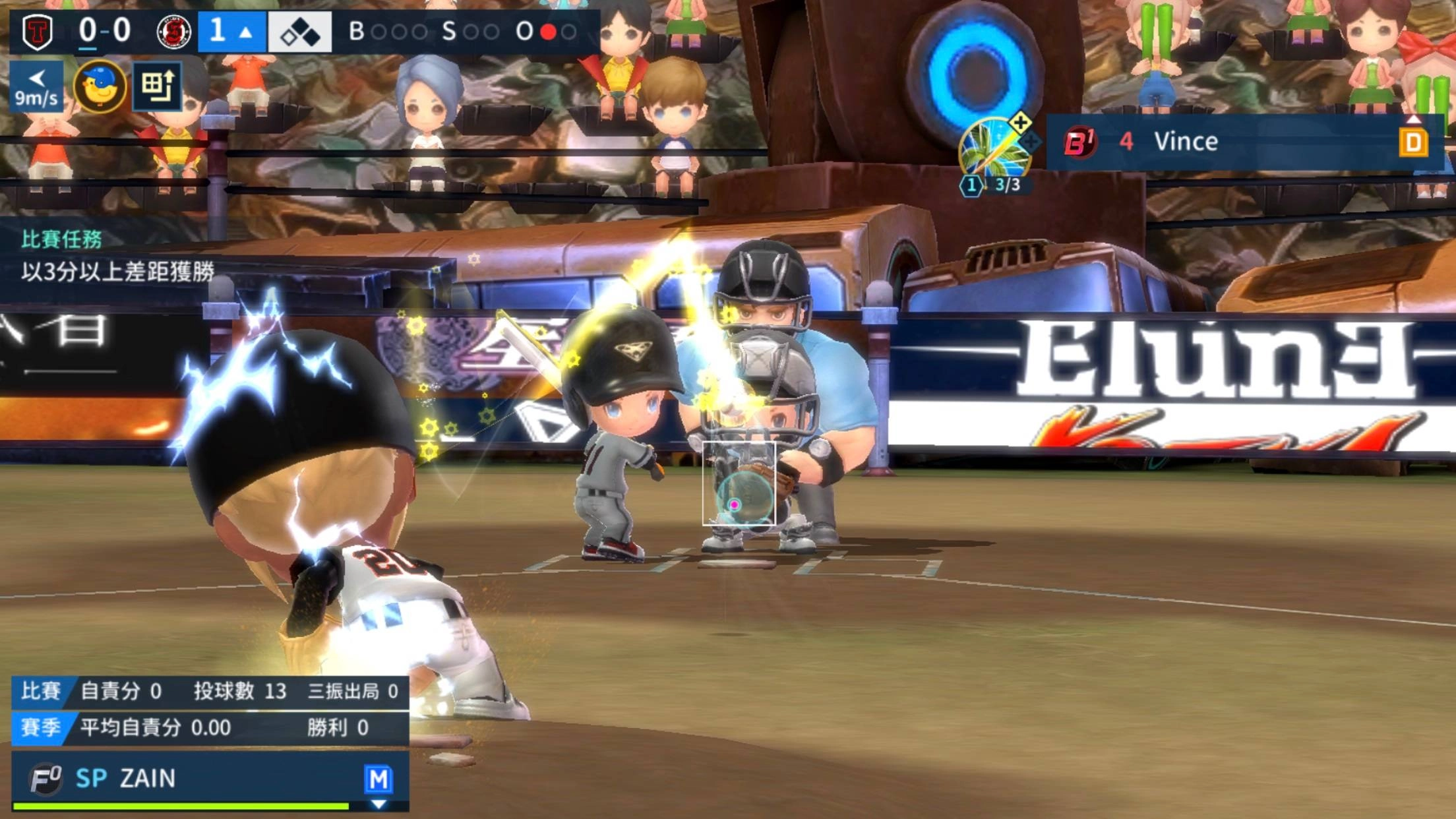This screenshot has width=1456, height=819.
Task: Open the scoreboard grid icon with arrow
Action: 157,86
